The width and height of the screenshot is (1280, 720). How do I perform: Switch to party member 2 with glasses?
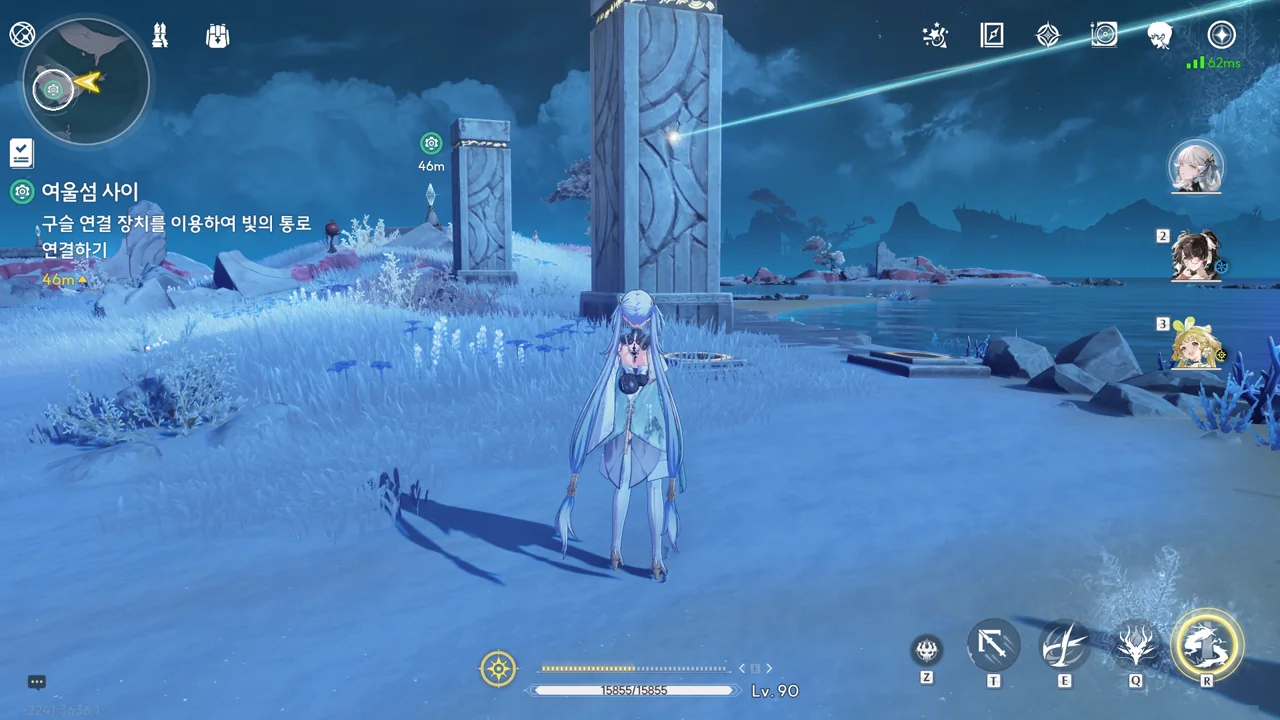click(1196, 257)
